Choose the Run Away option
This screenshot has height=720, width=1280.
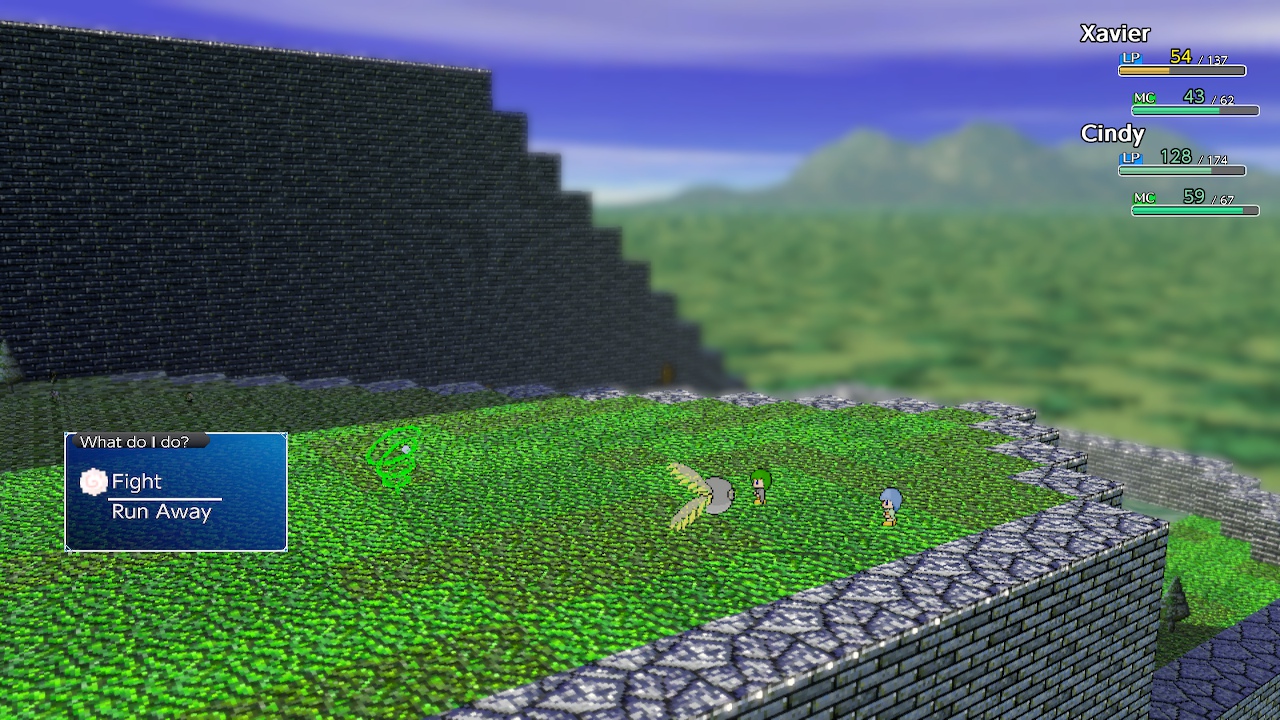point(161,511)
